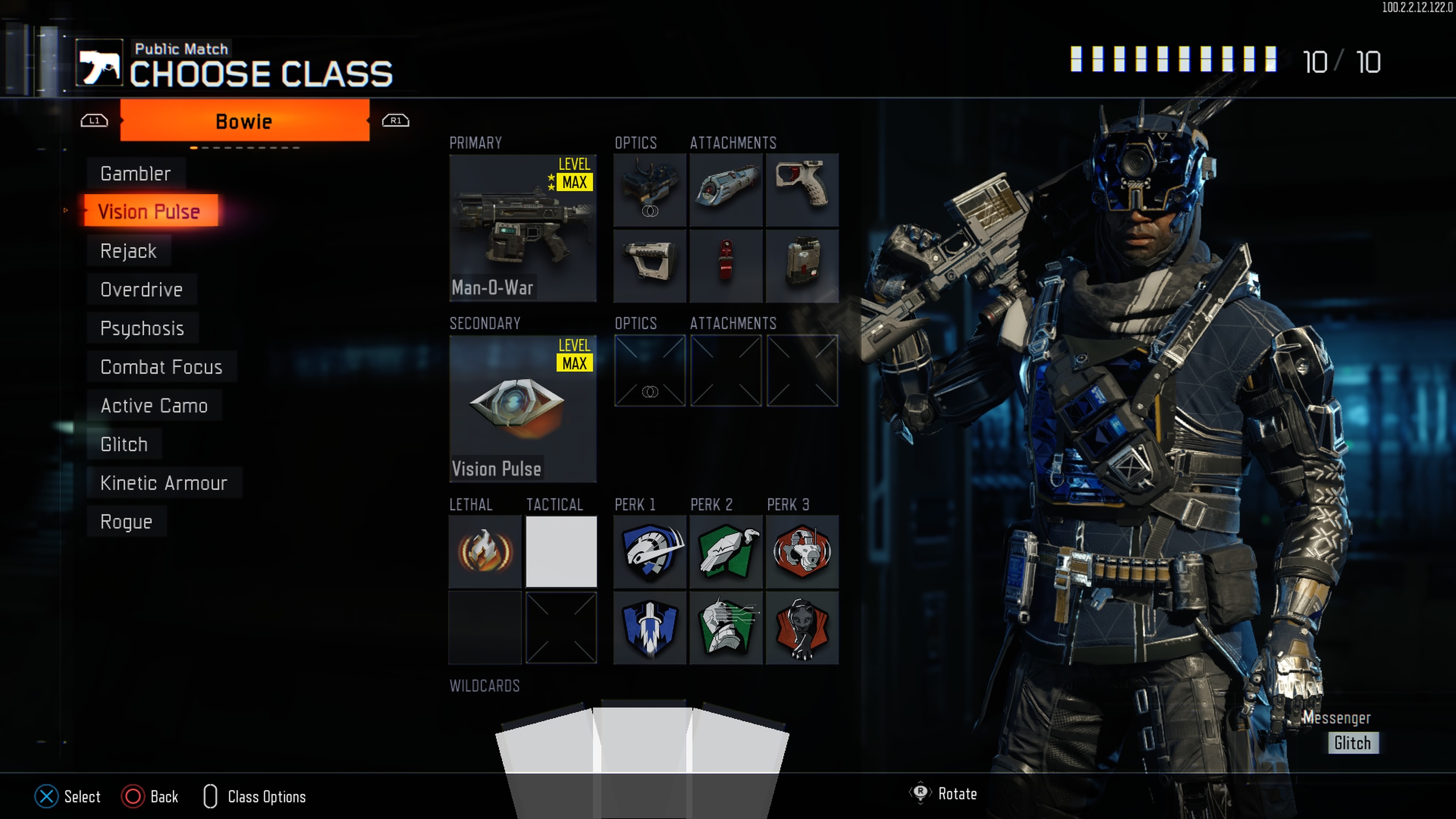Pick the Overdrive class

point(141,289)
